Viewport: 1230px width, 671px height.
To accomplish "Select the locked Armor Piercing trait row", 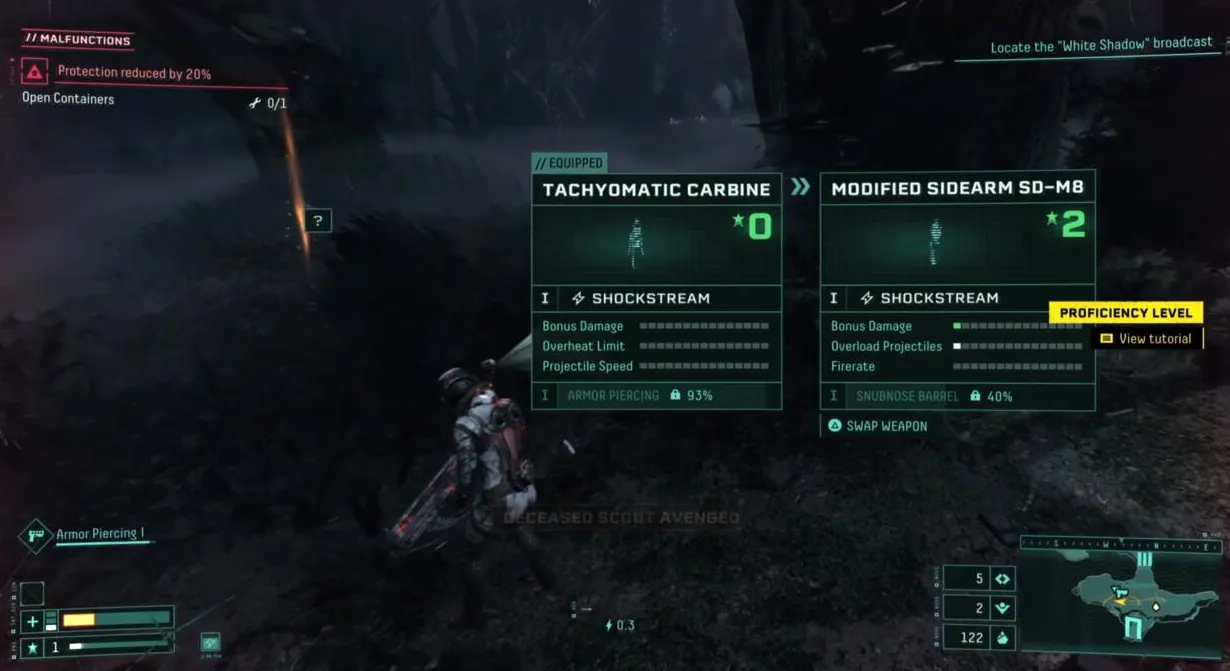I will [656, 396].
